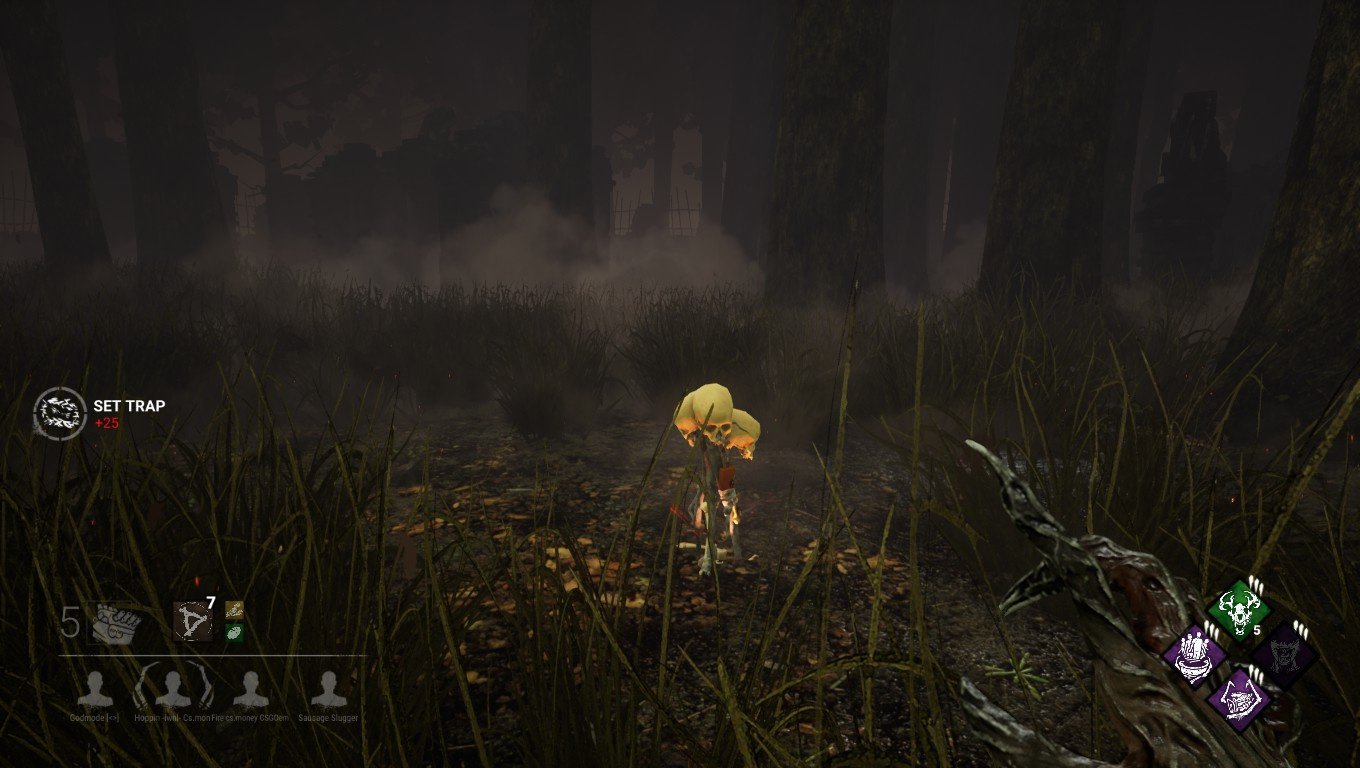Click the Godmode [<>] name label
This screenshot has height=768, width=1360.
[x=94, y=716]
